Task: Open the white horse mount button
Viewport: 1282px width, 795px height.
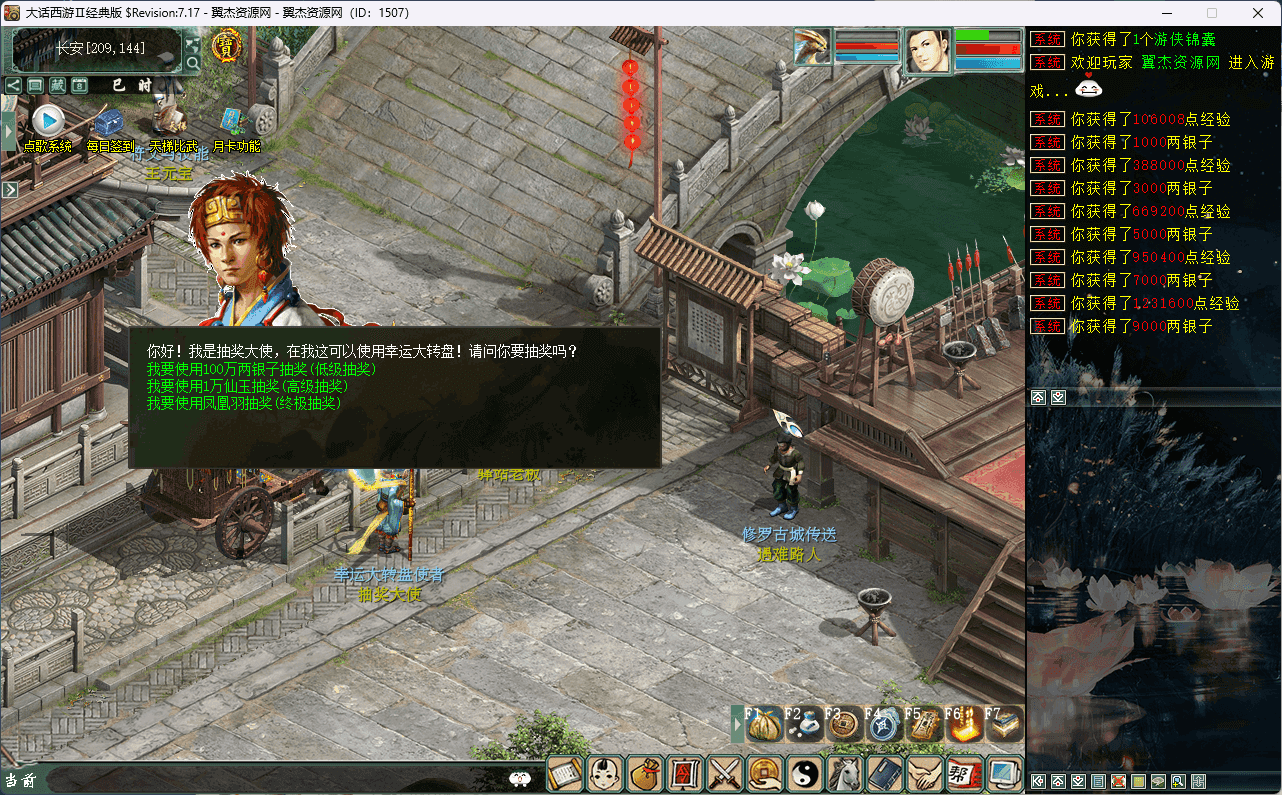Action: tap(845, 773)
